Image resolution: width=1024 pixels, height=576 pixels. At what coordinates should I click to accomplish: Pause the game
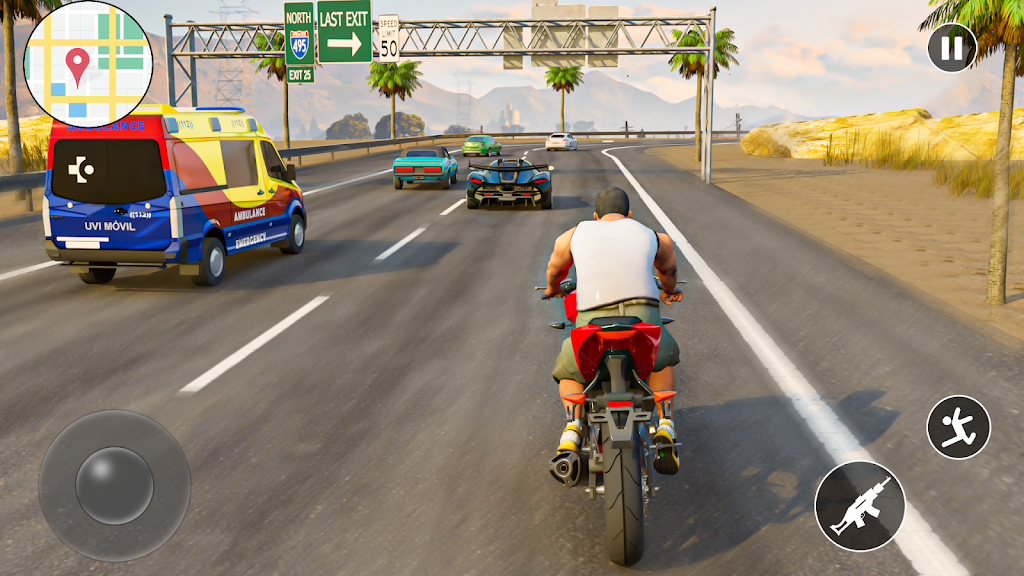pos(951,48)
